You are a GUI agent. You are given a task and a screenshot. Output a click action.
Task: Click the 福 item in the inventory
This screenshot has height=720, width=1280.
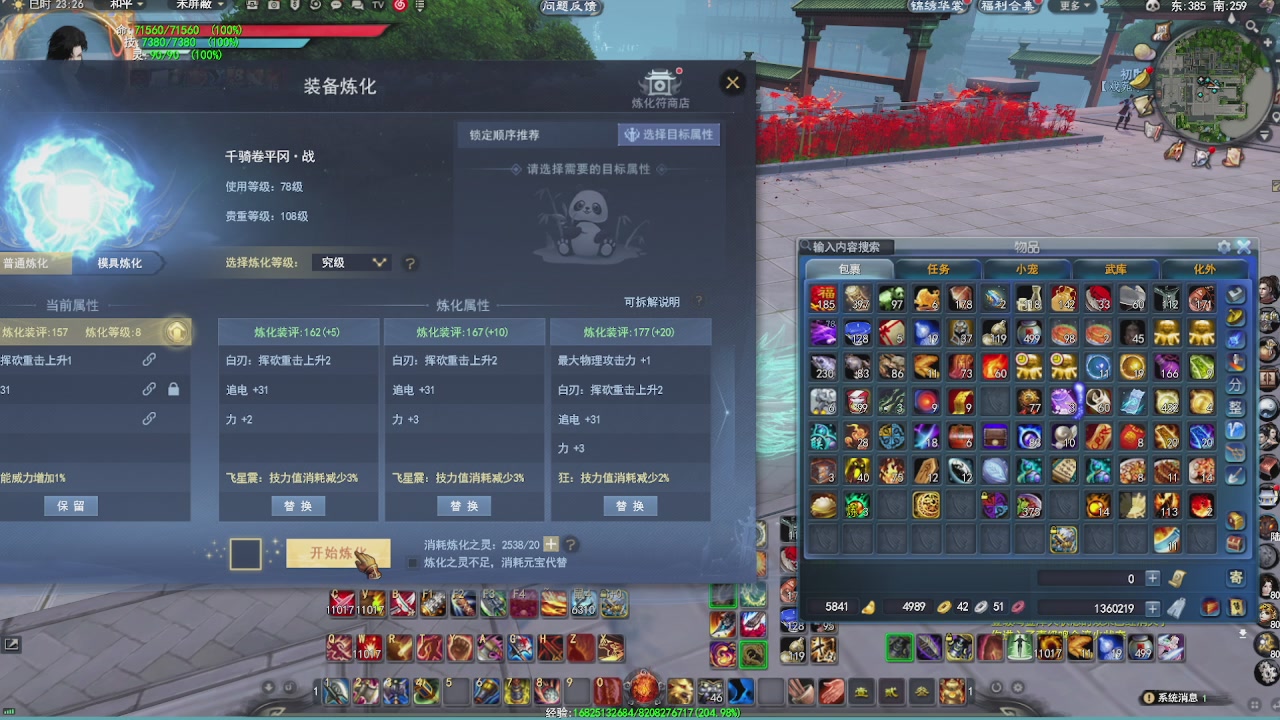tap(823, 297)
